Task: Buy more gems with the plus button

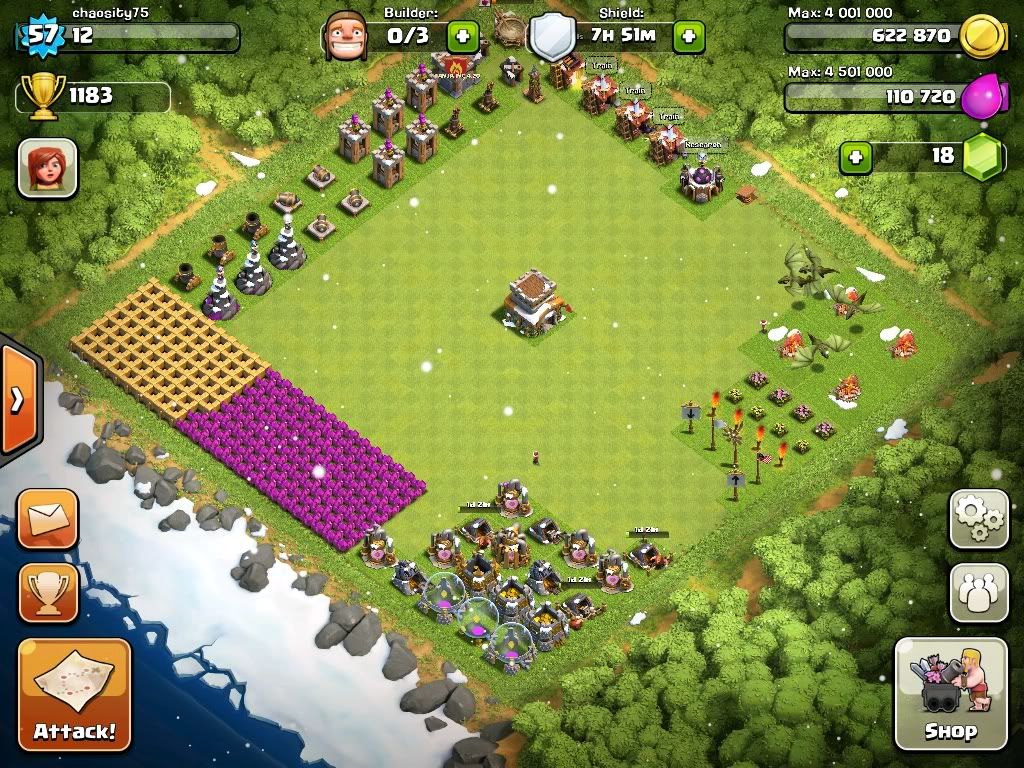Action: (854, 157)
